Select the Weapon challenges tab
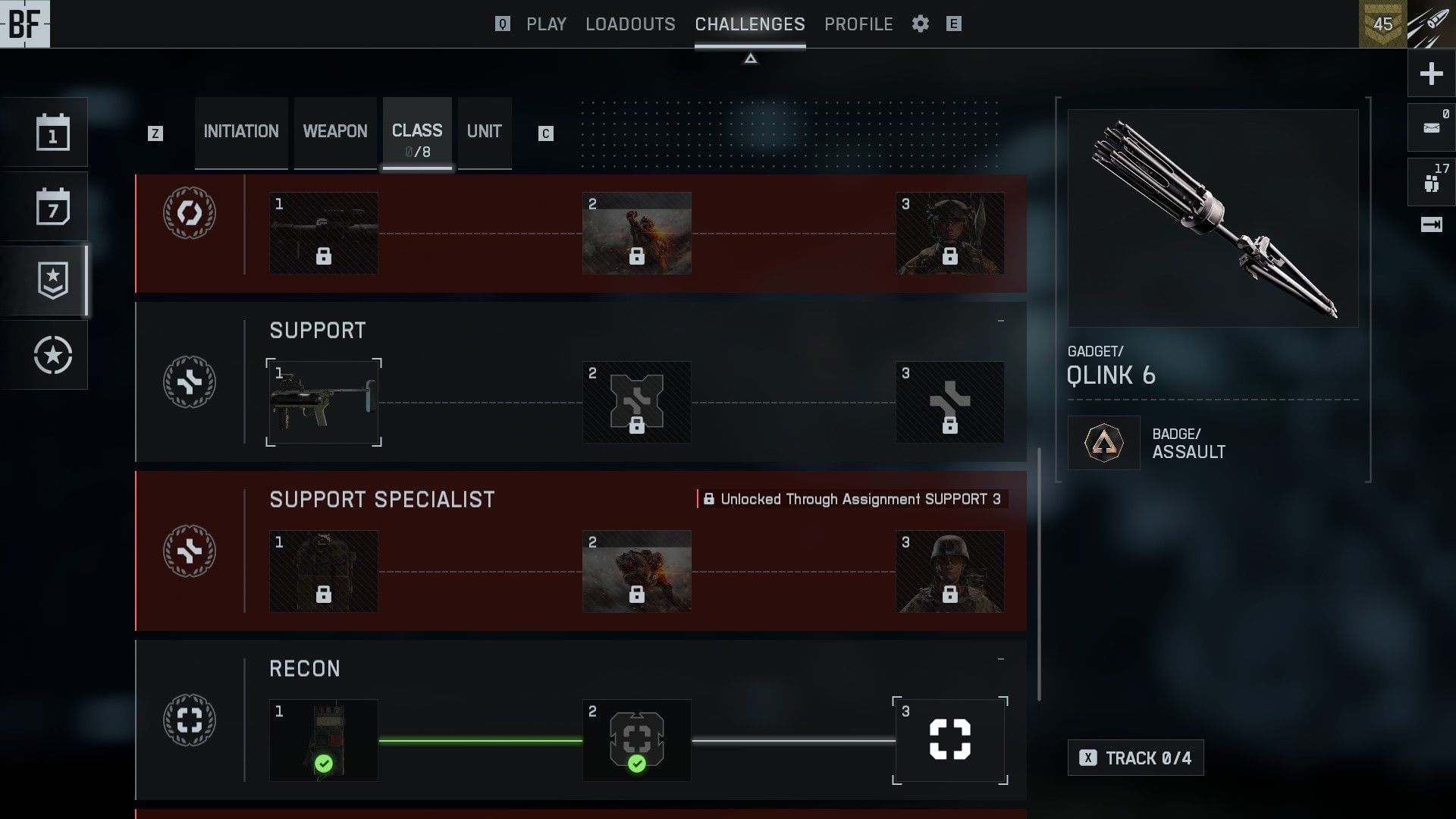 tap(335, 132)
